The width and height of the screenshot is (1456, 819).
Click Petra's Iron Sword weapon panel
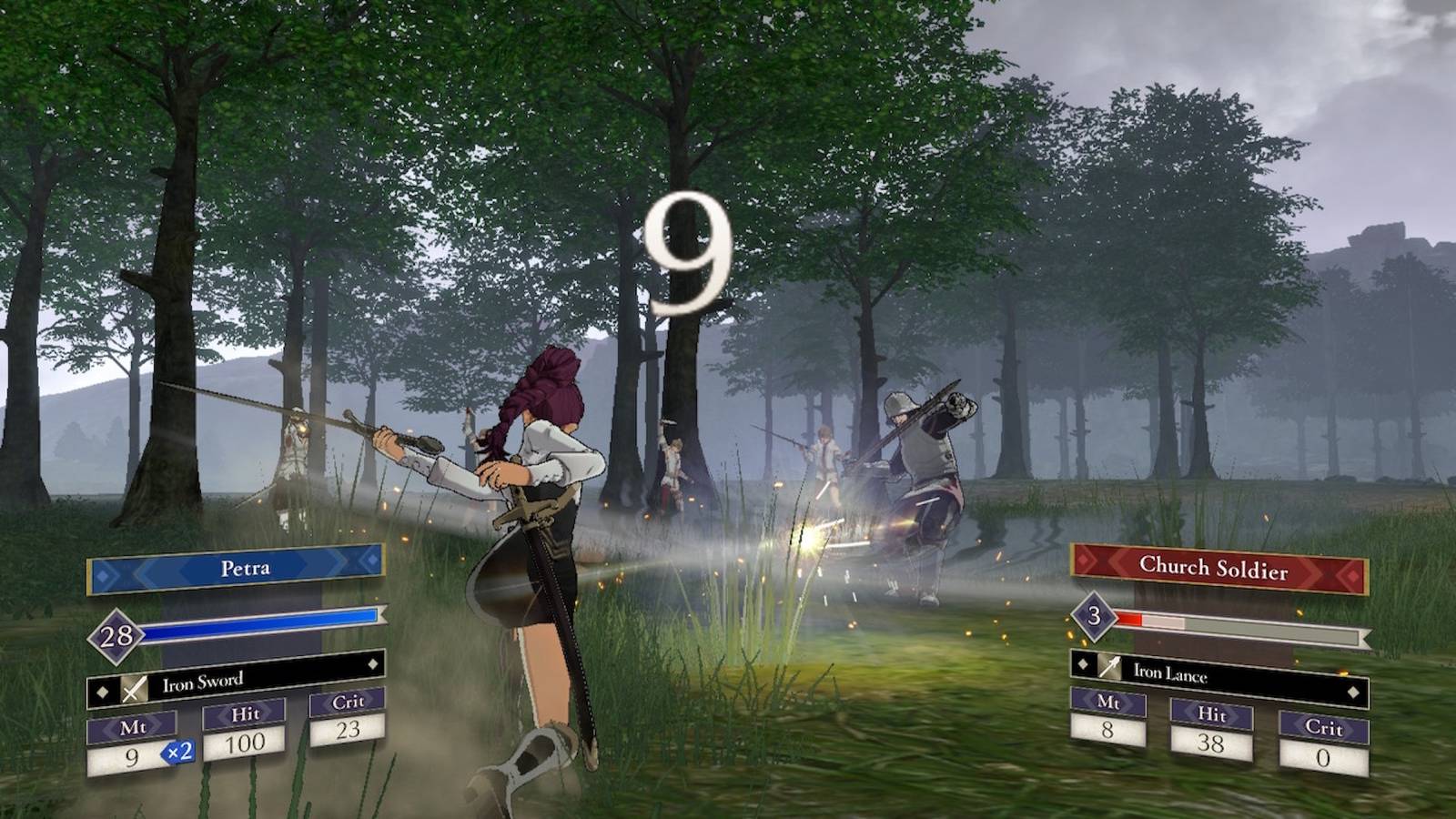pyautogui.click(x=235, y=679)
